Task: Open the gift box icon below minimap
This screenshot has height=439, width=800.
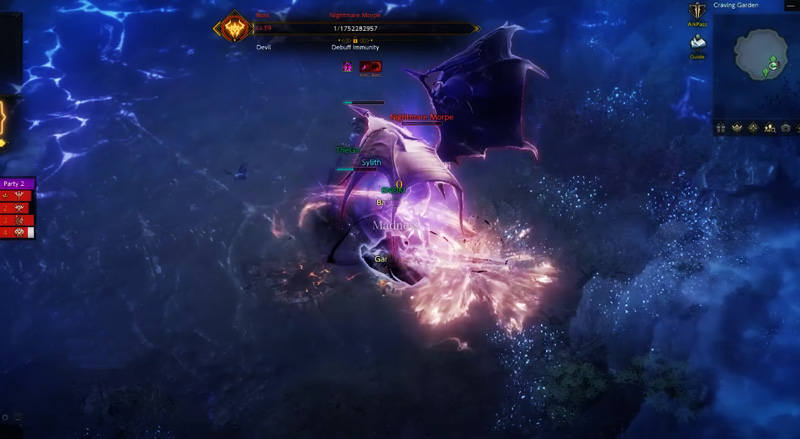Action: (721, 128)
